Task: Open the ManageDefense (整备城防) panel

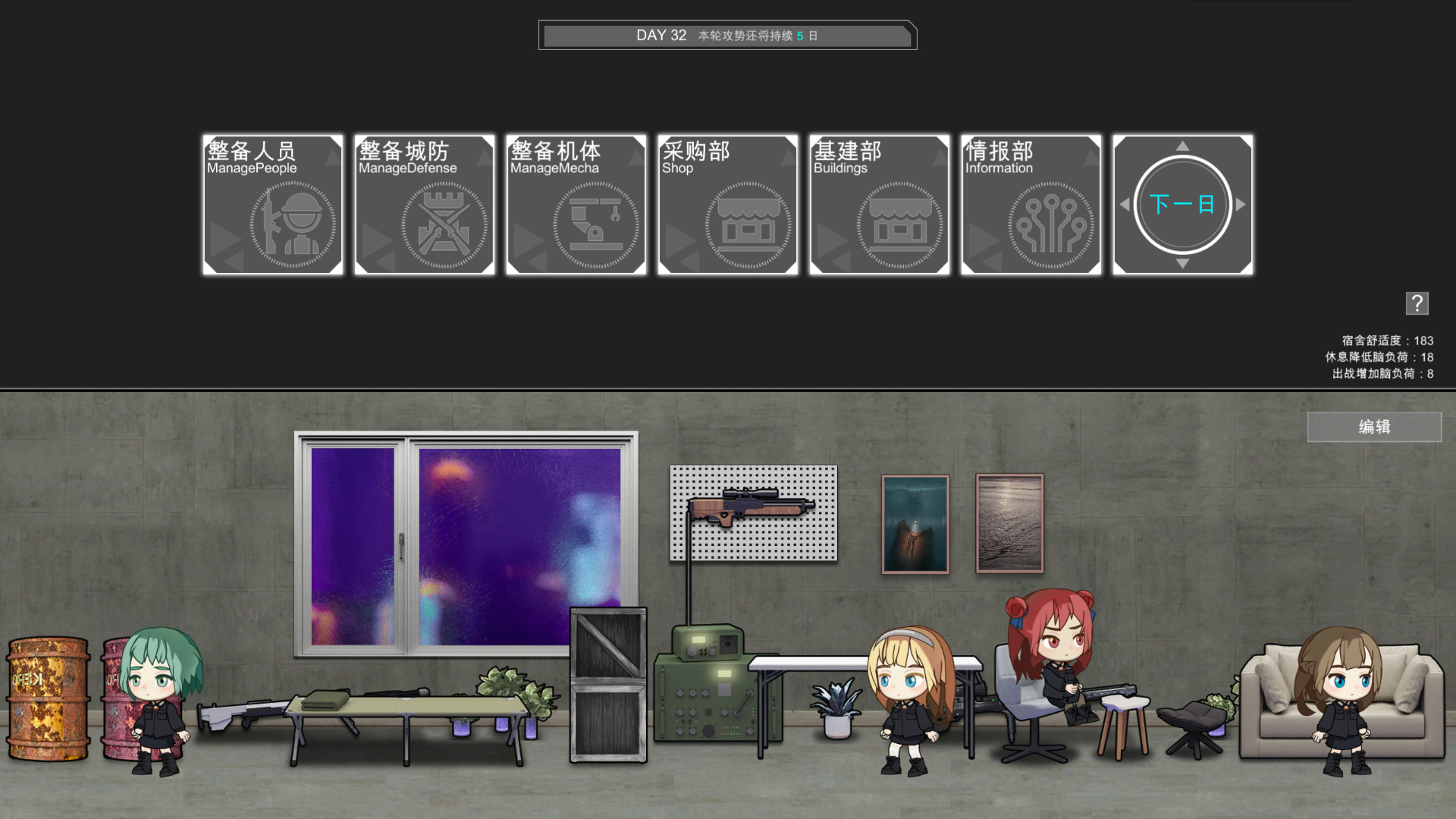Action: pyautogui.click(x=424, y=205)
